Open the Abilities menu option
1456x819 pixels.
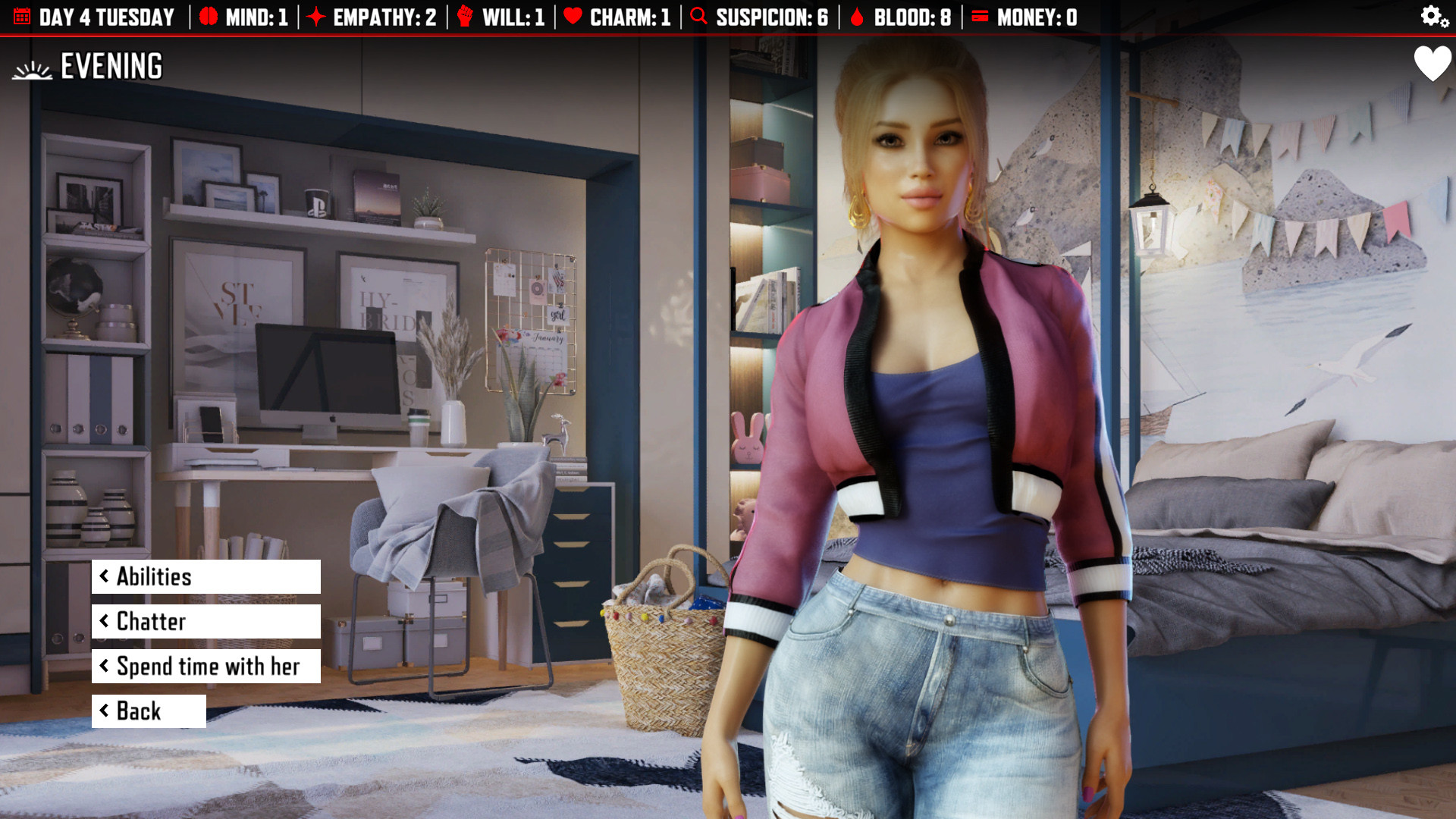tap(154, 577)
